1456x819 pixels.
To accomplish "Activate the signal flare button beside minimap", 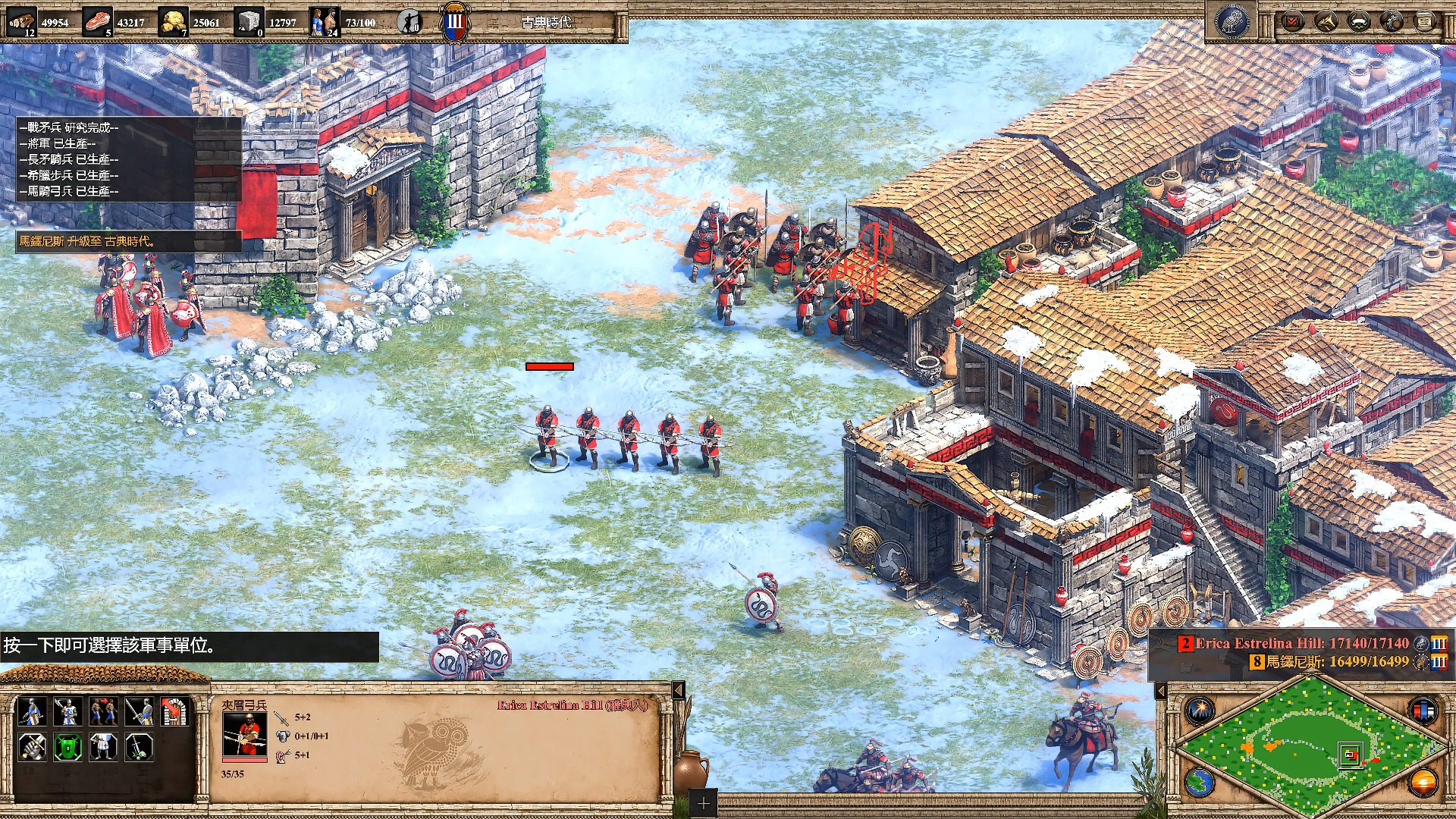I will click(1200, 711).
